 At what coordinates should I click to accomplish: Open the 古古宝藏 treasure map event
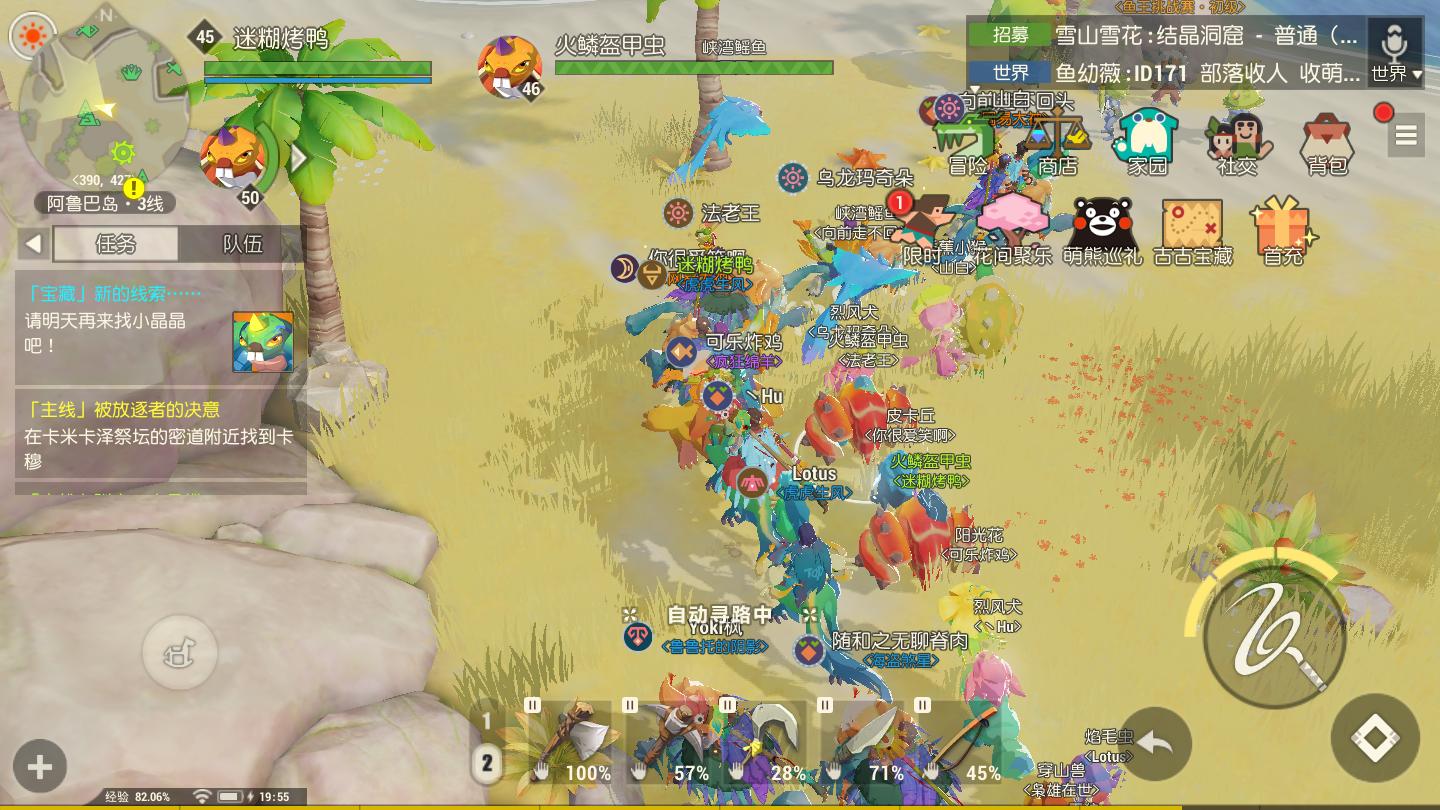1192,233
